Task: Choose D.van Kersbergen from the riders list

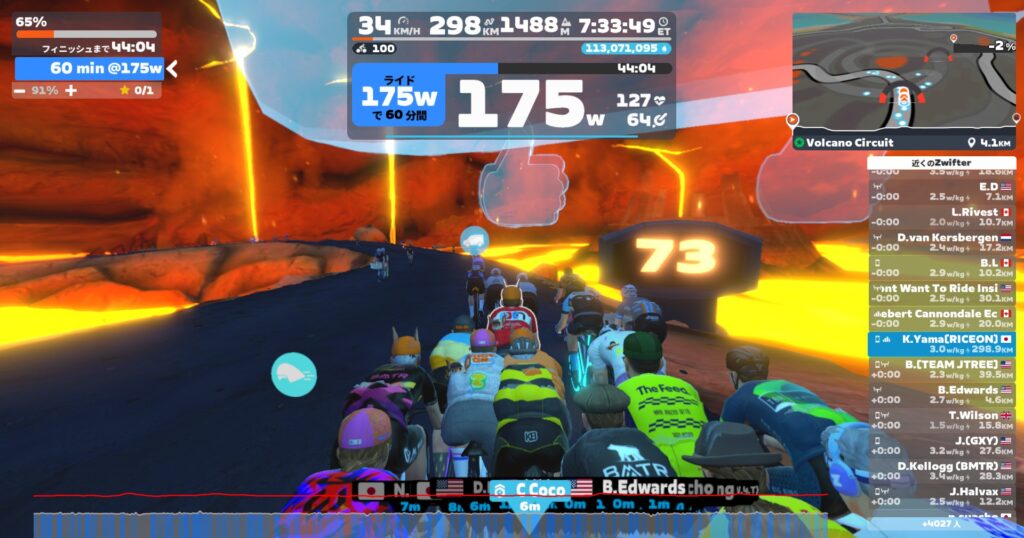Action: pyautogui.click(x=941, y=242)
